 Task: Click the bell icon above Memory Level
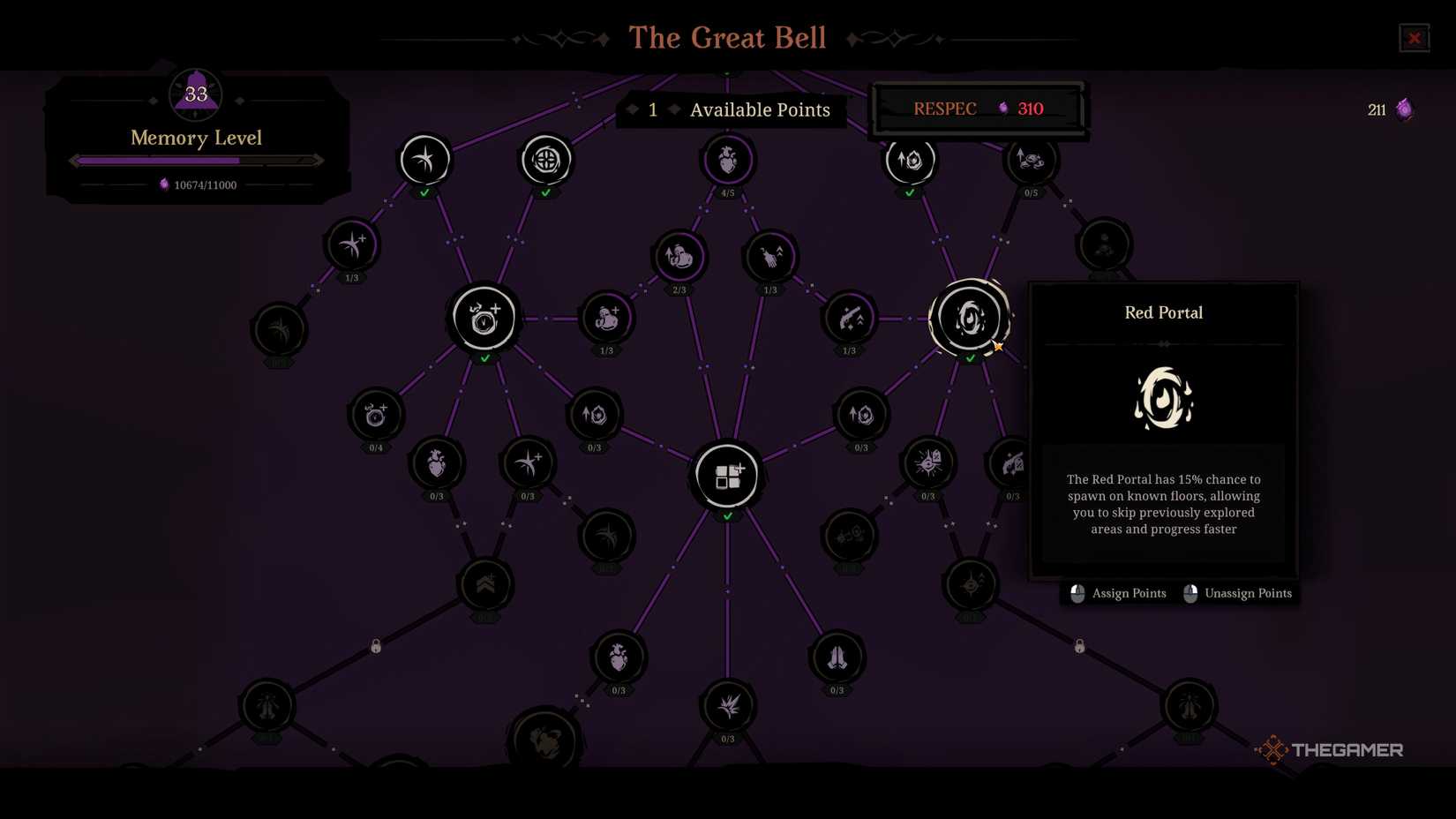(x=194, y=93)
